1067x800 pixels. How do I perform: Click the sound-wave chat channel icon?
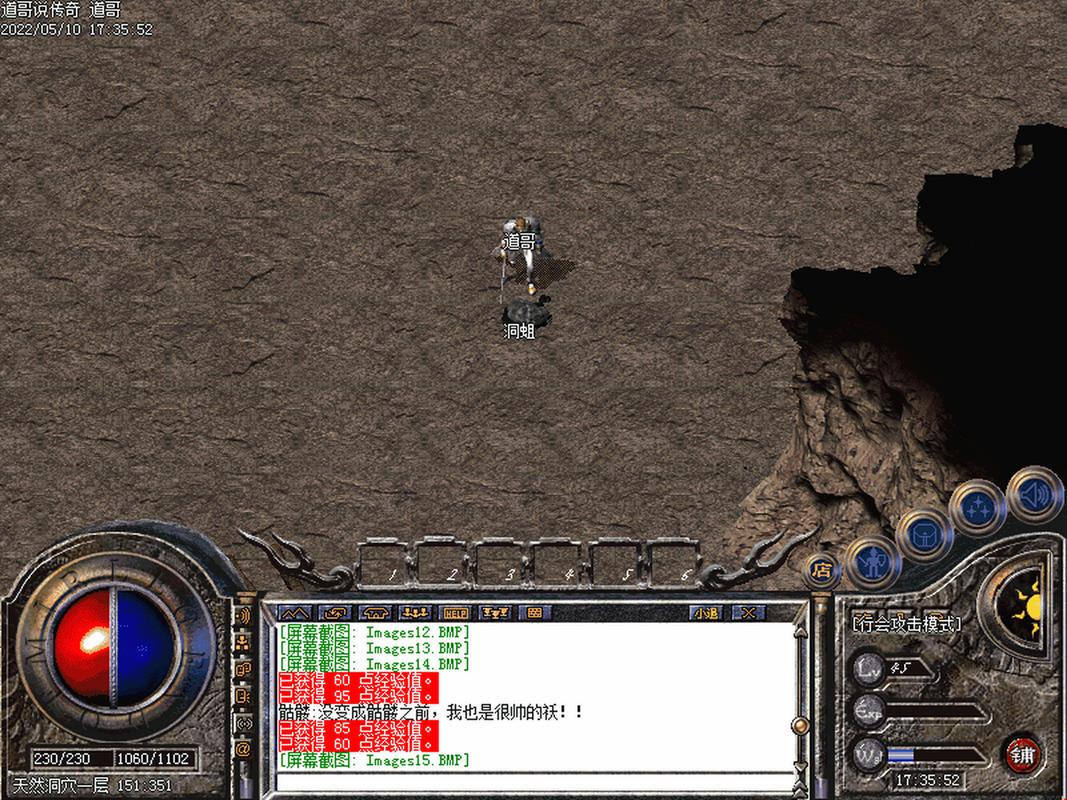243,615
